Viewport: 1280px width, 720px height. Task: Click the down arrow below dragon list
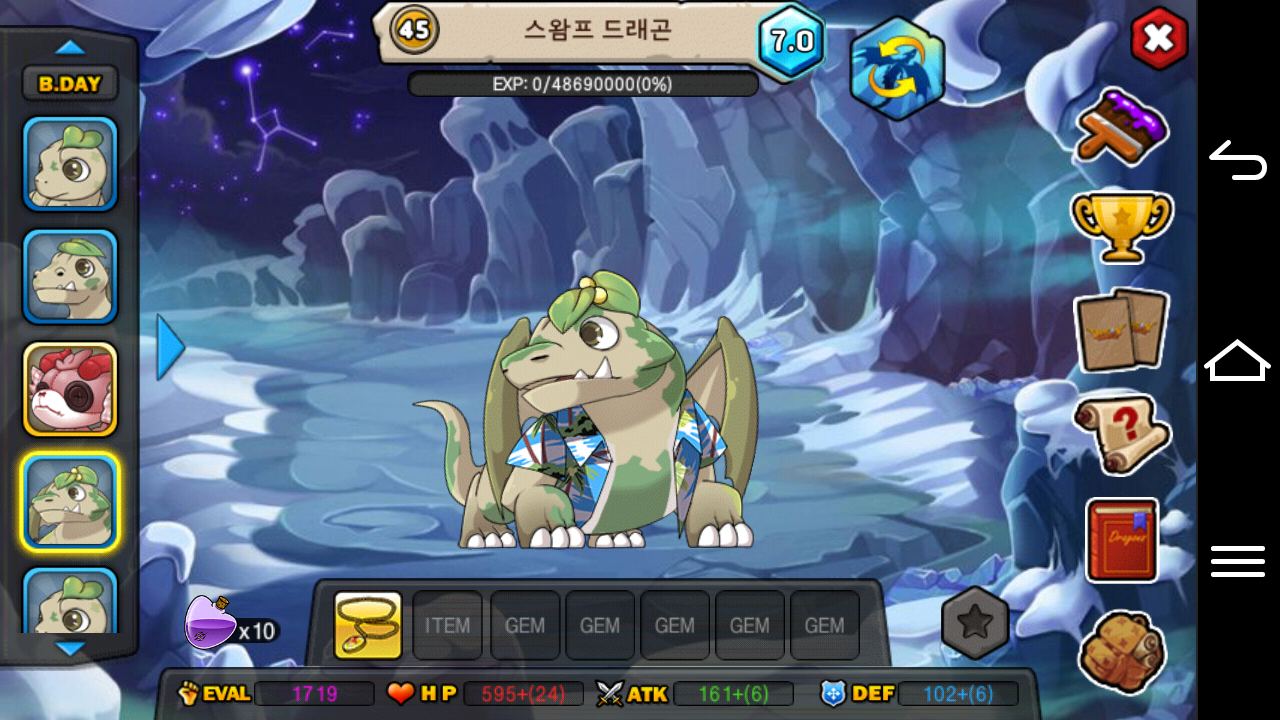coord(70,649)
